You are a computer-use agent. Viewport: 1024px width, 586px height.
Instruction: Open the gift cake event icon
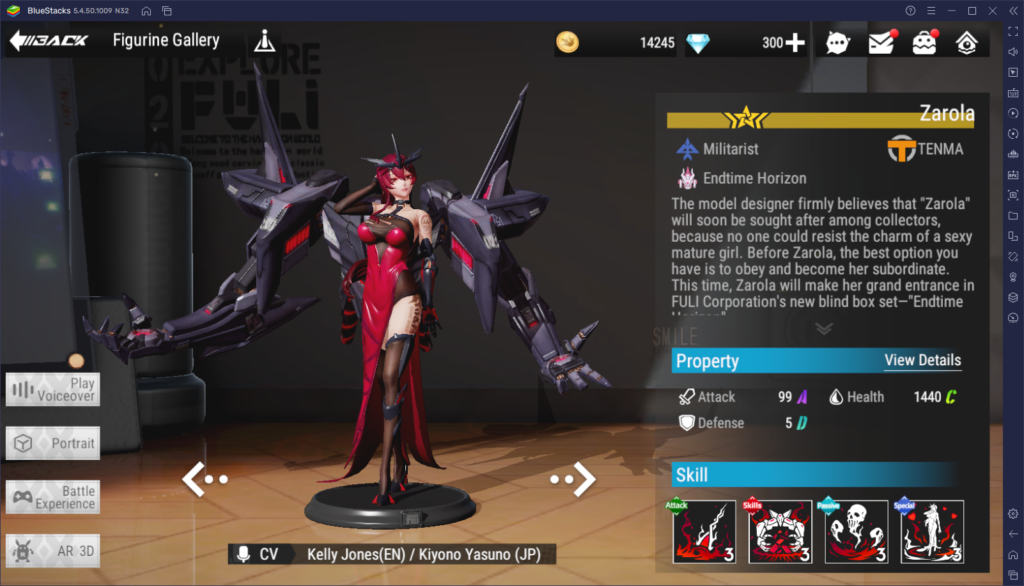(x=923, y=42)
